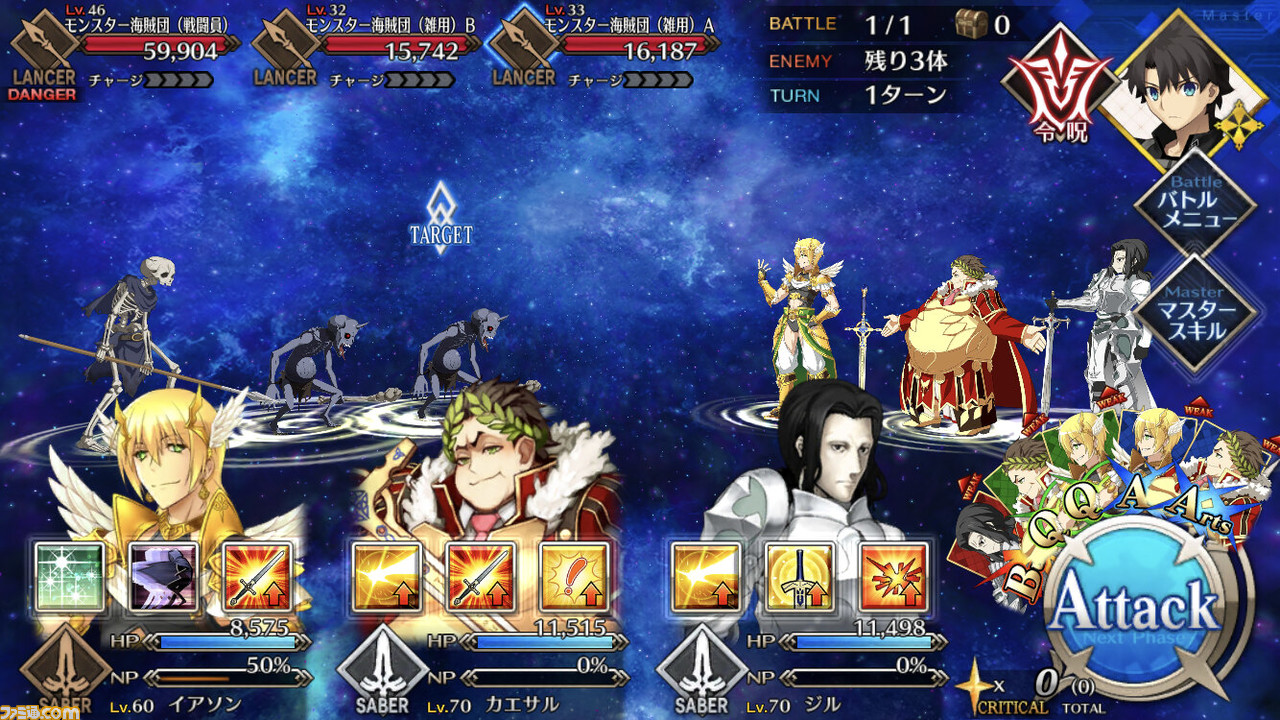Screen dimensions: 1280x720
Task: Activate Jason's green sparkle skill
Action: coord(69,577)
